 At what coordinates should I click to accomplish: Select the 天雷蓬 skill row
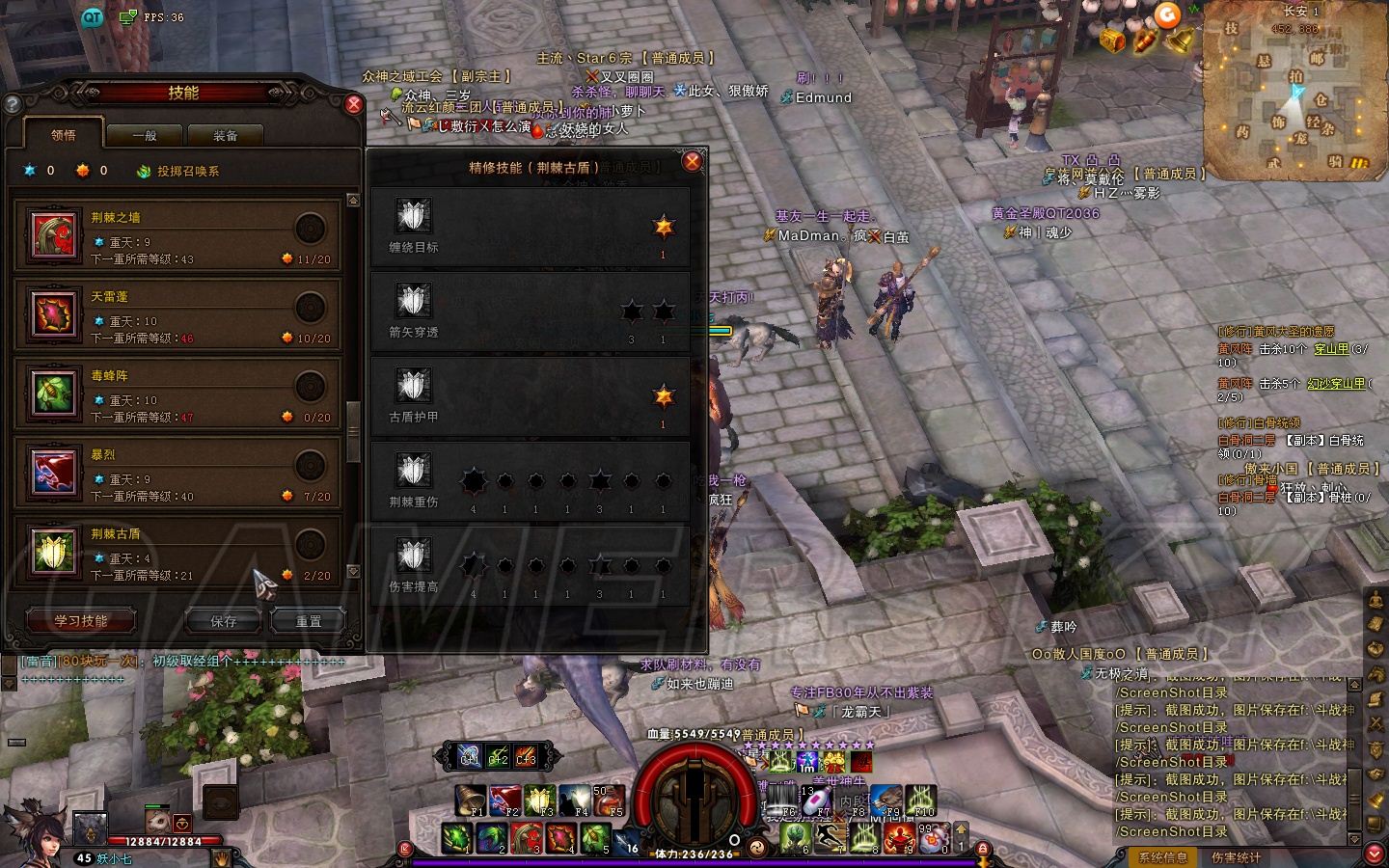(178, 315)
